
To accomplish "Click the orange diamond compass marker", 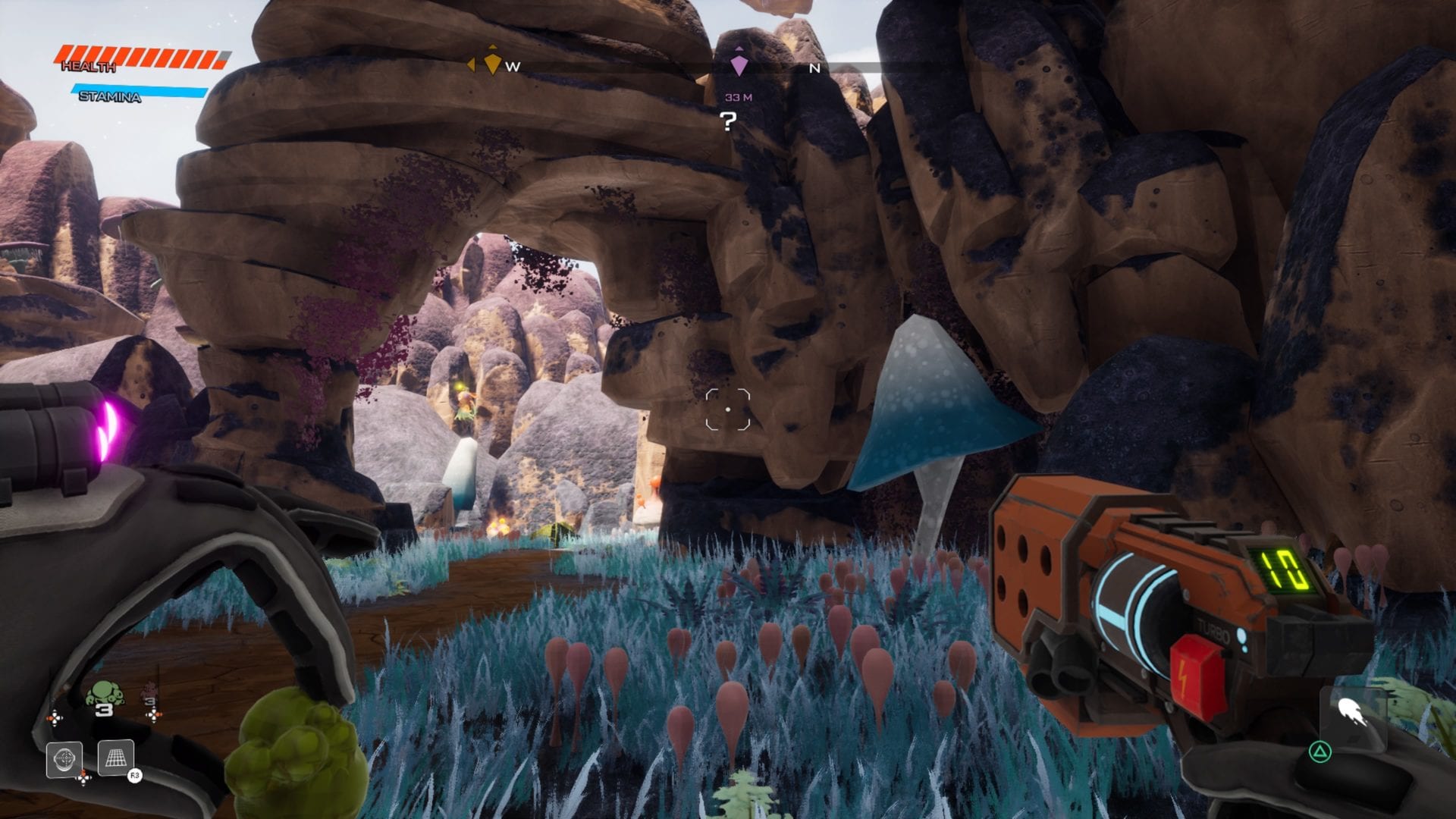I will tap(493, 62).
